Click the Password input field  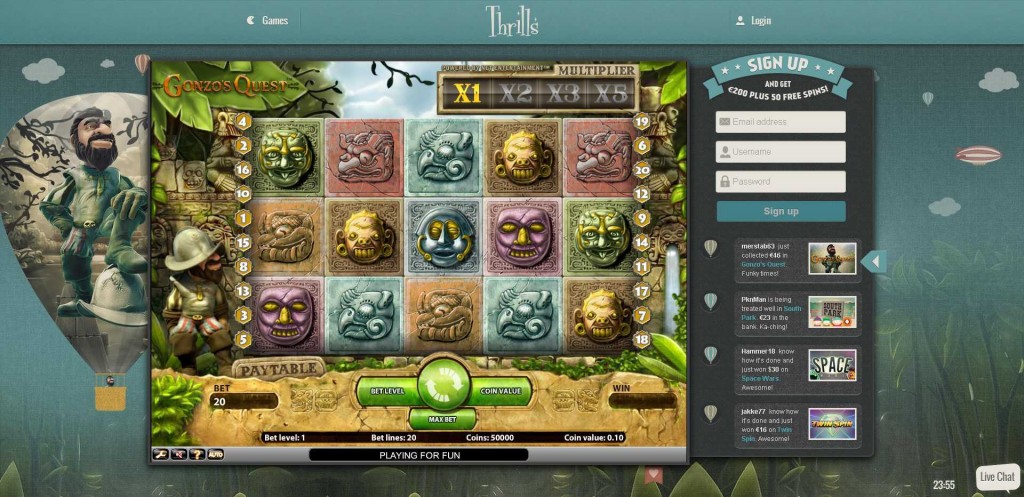(781, 182)
